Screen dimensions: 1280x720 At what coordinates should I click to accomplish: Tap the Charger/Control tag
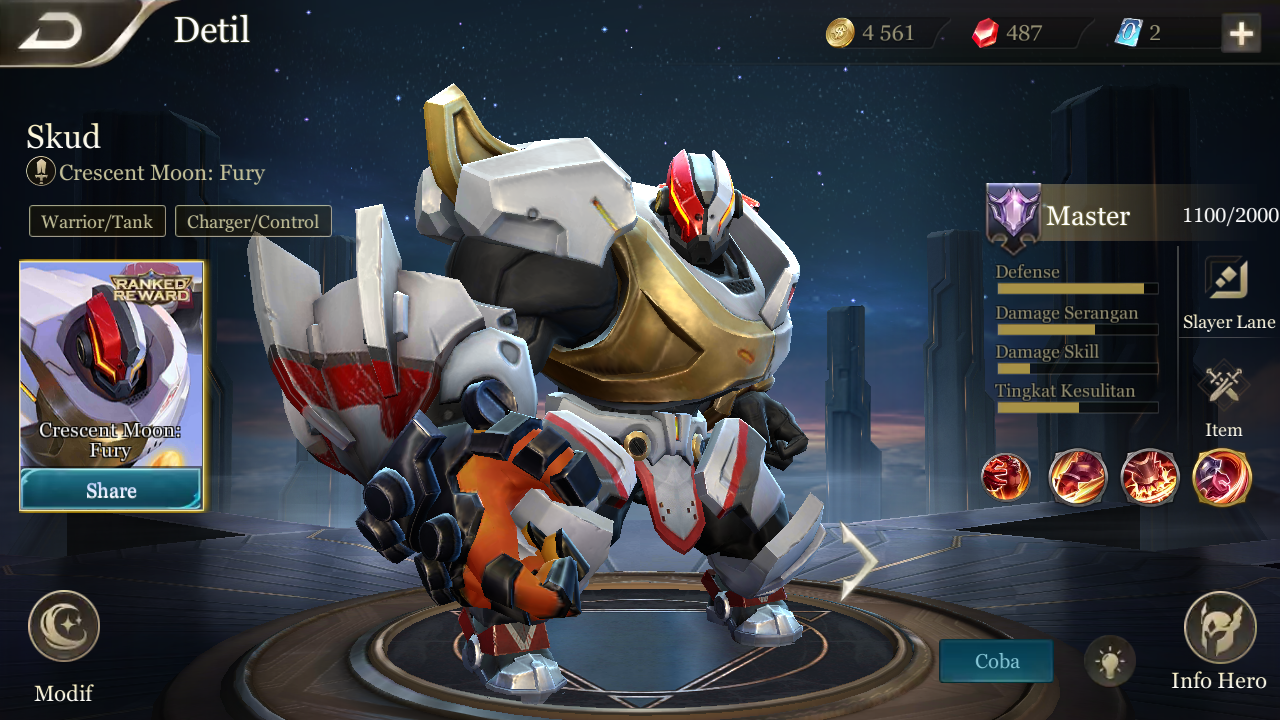click(253, 222)
